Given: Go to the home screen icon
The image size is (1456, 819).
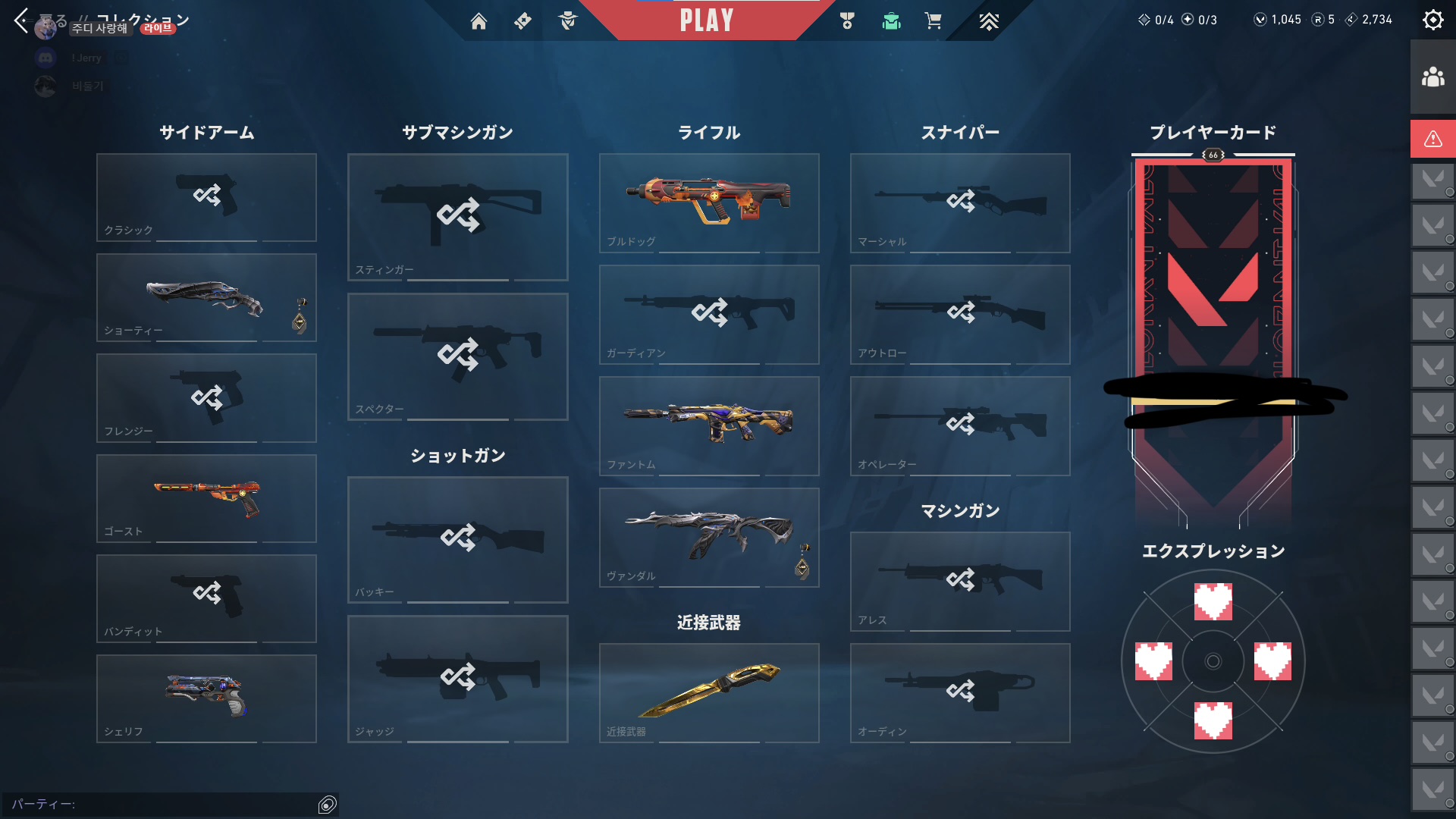Looking at the screenshot, I should 479,21.
